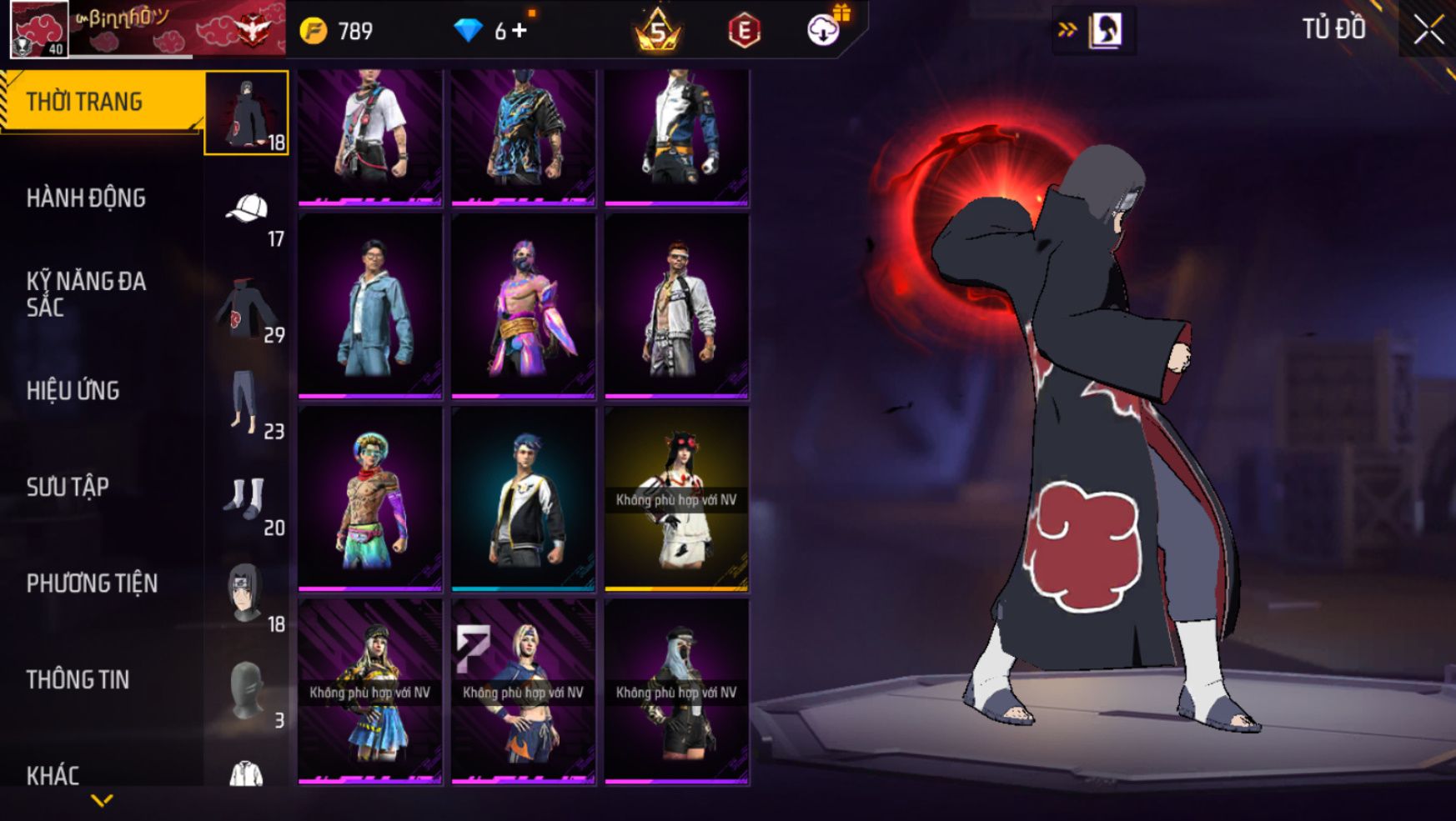Open the cloud download gift icon

(x=824, y=30)
